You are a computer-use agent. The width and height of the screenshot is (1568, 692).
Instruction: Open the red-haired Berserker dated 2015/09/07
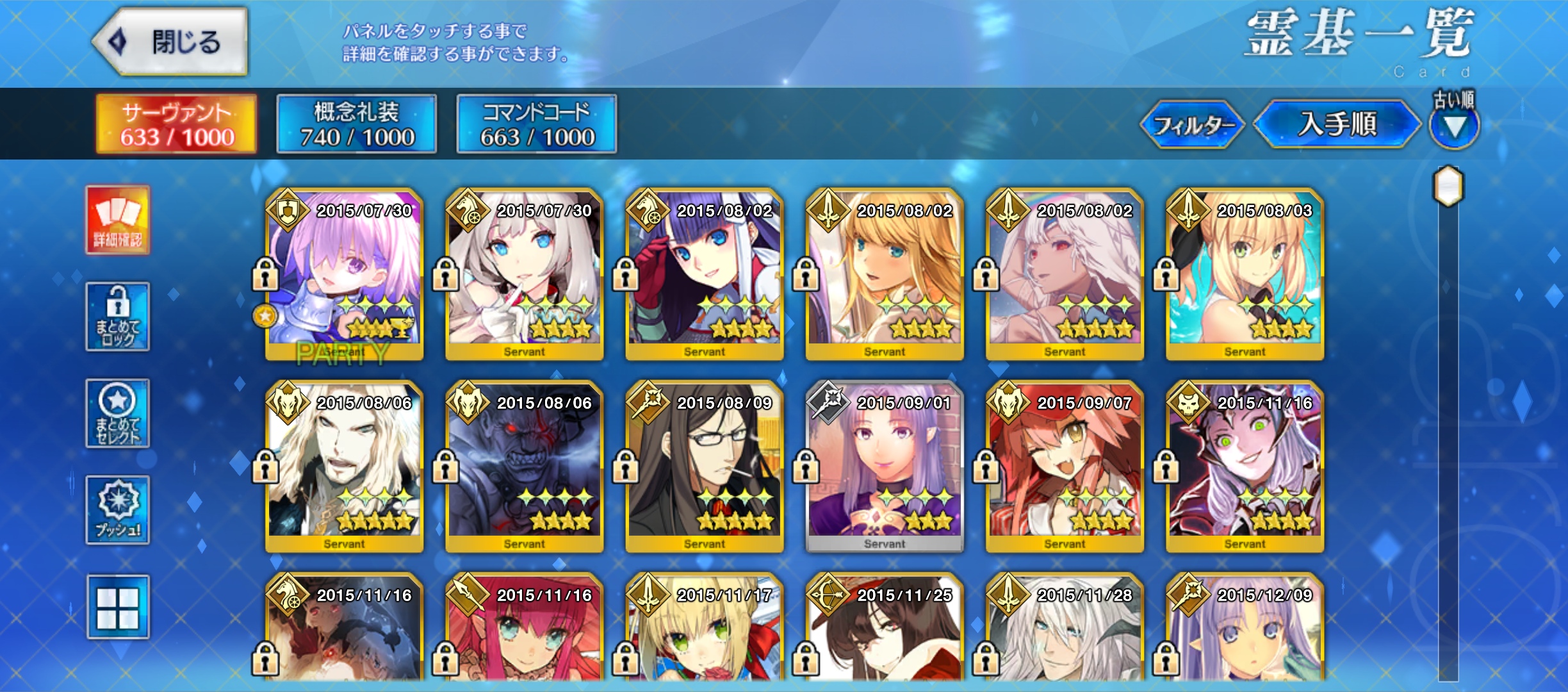[1065, 468]
